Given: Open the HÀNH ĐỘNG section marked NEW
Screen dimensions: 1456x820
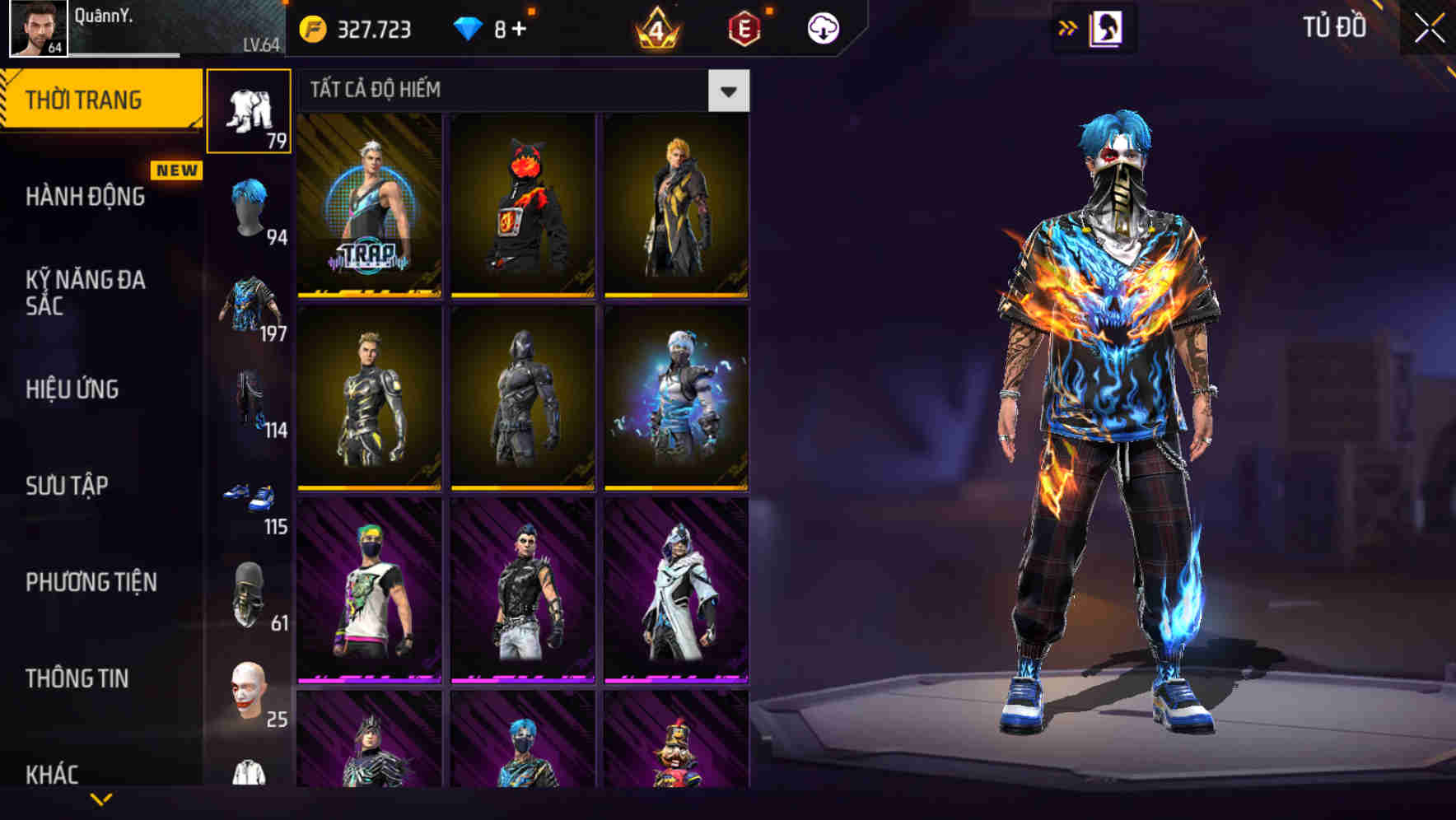Looking at the screenshot, I should click(x=86, y=198).
